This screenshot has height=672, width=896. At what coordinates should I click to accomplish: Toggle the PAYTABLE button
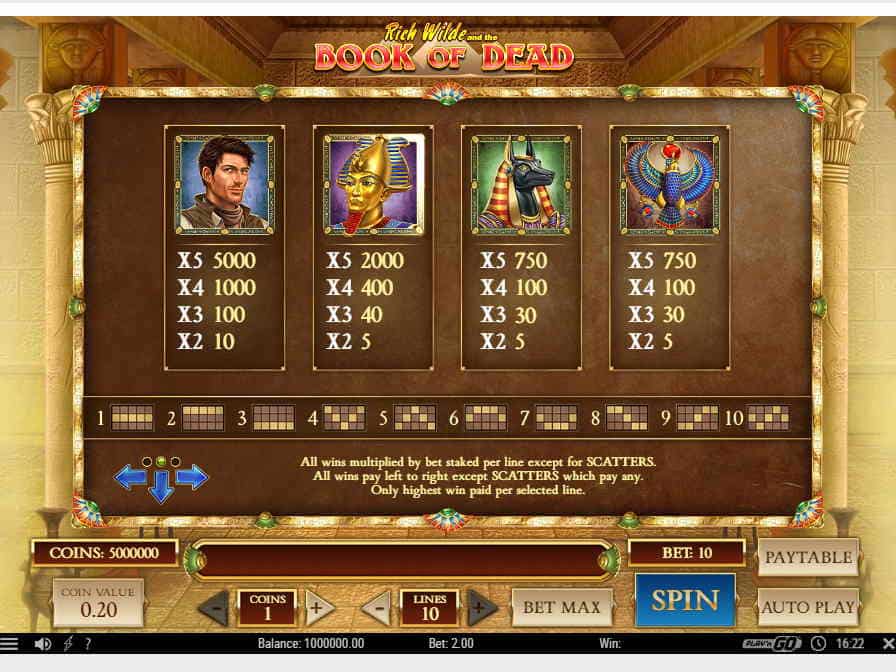point(808,557)
